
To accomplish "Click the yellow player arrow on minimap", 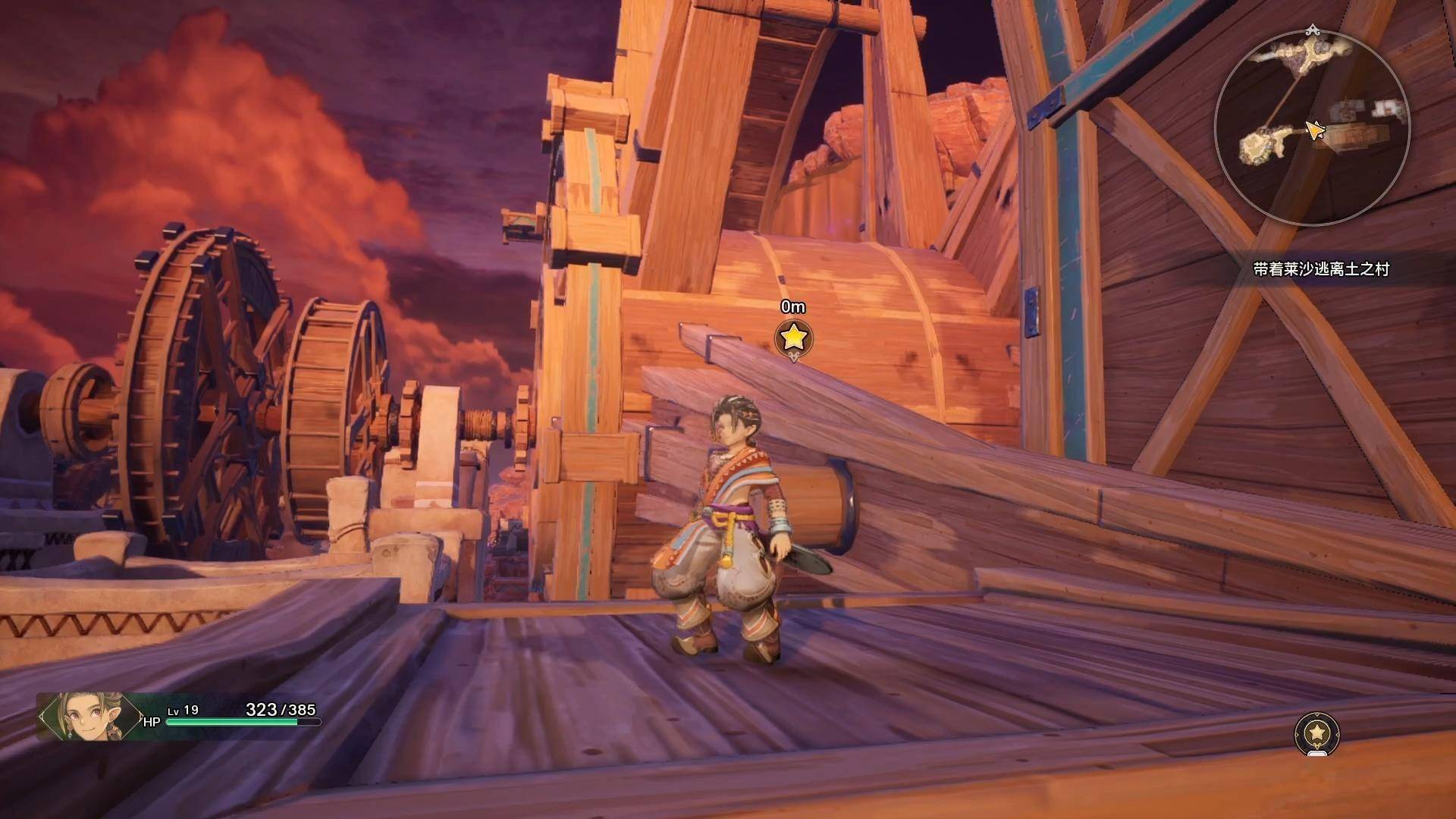I will pos(1314,130).
